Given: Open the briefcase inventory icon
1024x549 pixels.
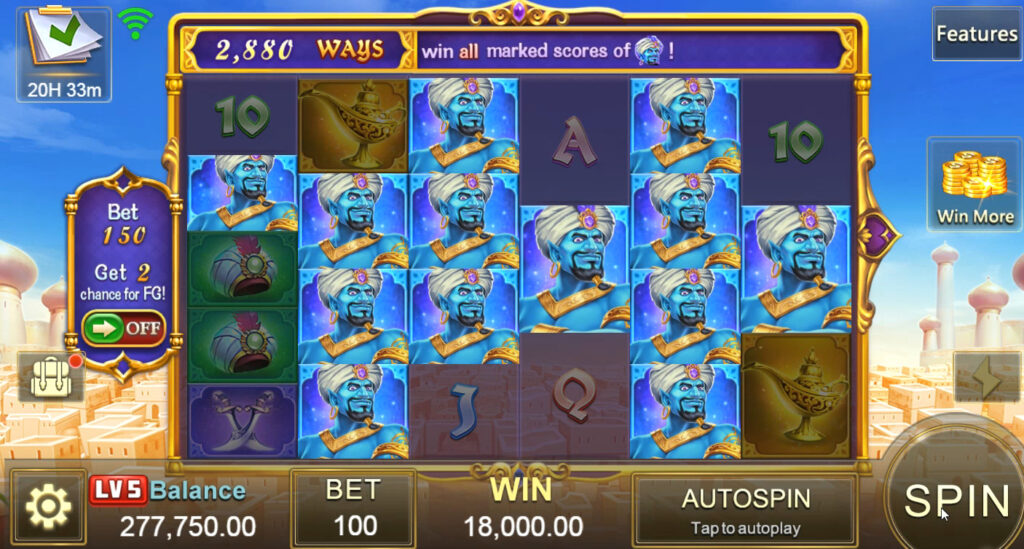Looking at the screenshot, I should pos(49,377).
